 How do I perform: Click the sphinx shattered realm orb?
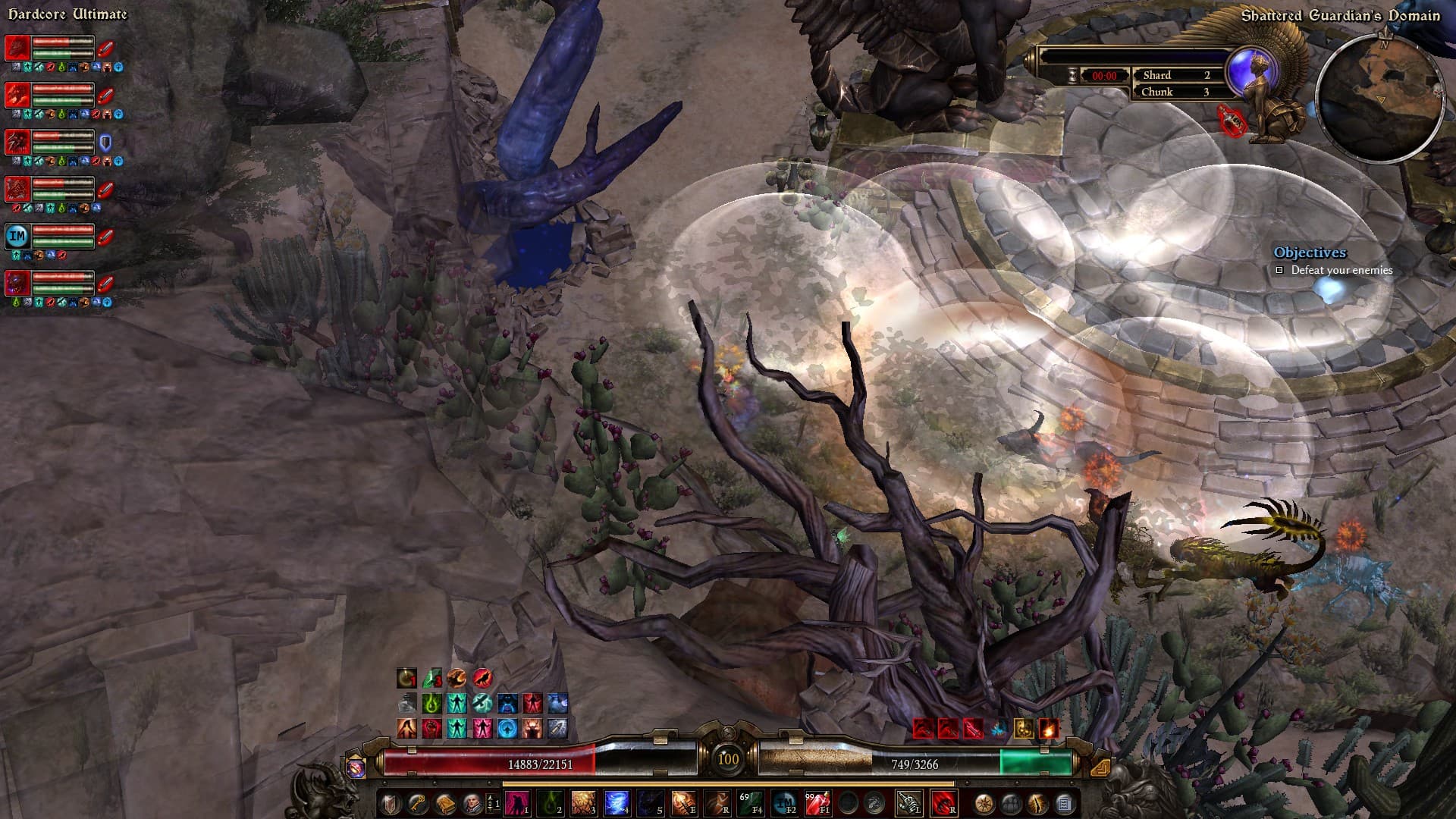coord(1248,67)
